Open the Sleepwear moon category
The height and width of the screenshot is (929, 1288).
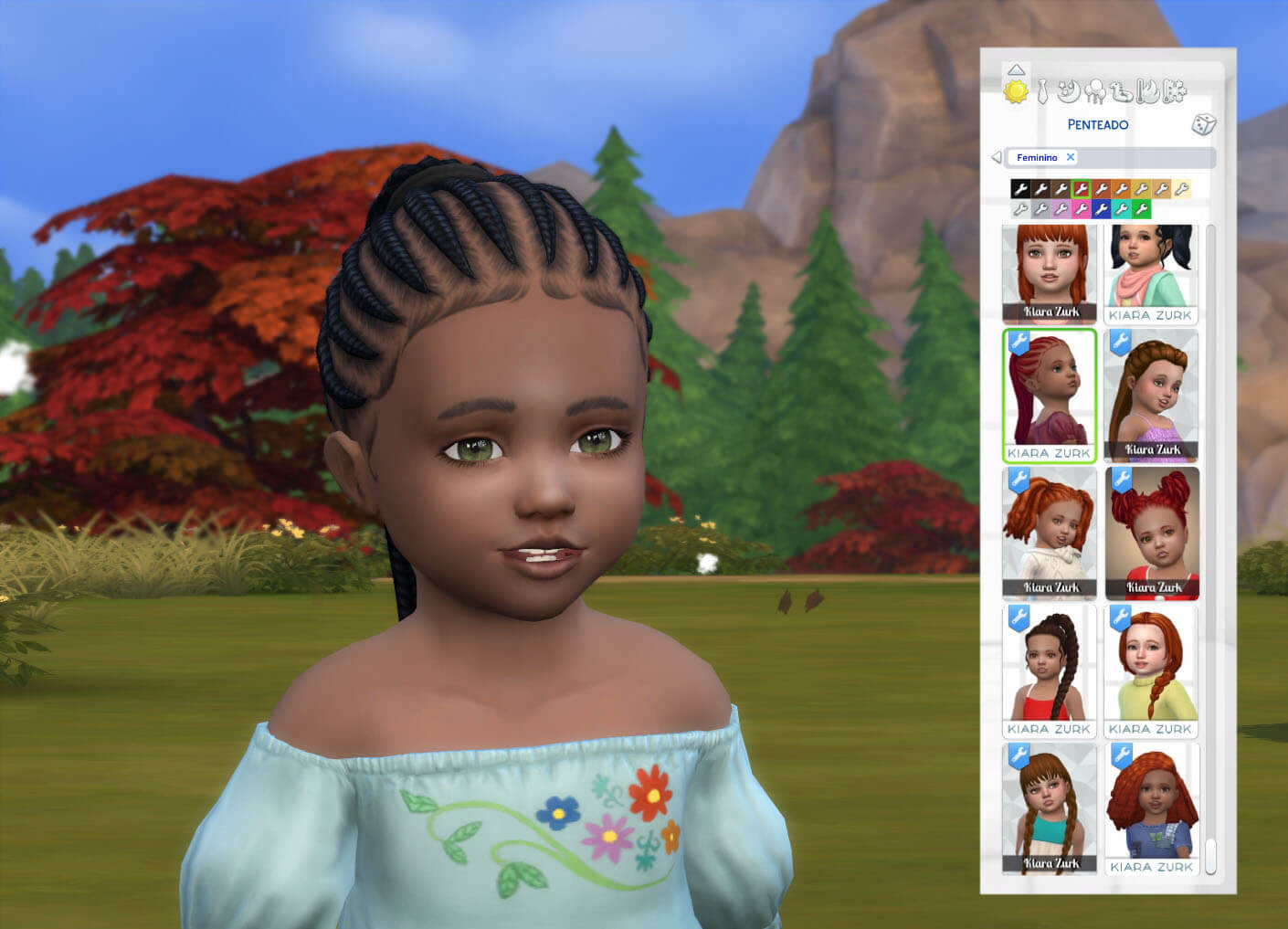click(x=1069, y=91)
